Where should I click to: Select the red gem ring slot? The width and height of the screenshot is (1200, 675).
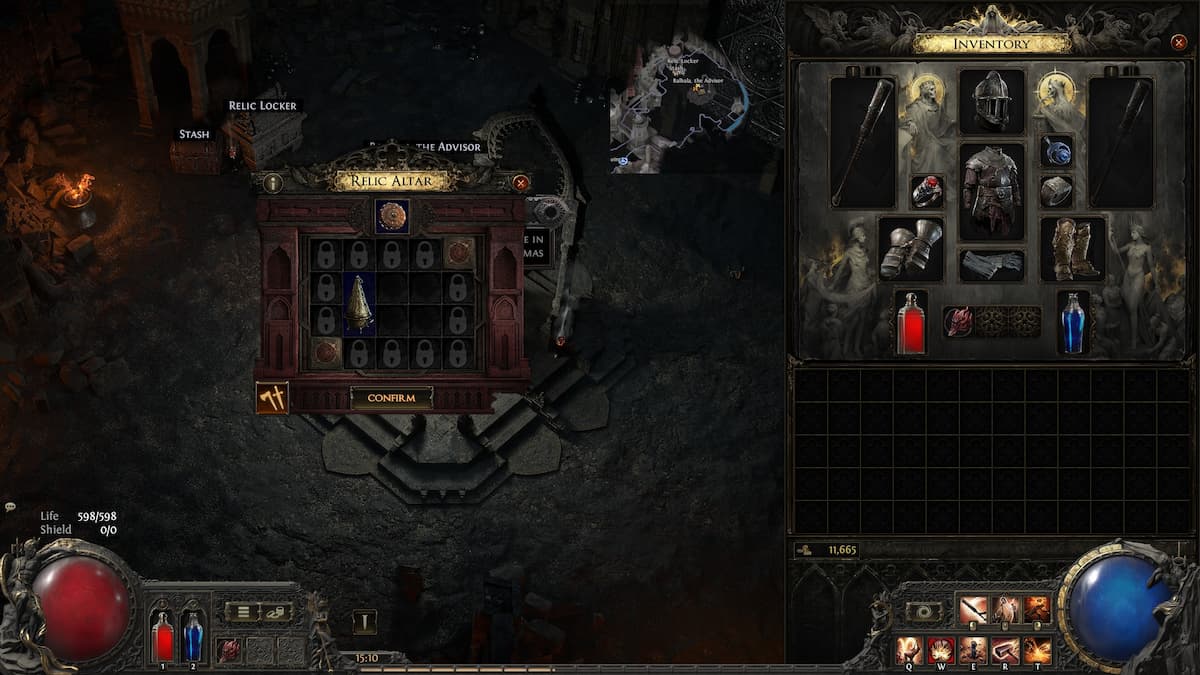click(927, 191)
